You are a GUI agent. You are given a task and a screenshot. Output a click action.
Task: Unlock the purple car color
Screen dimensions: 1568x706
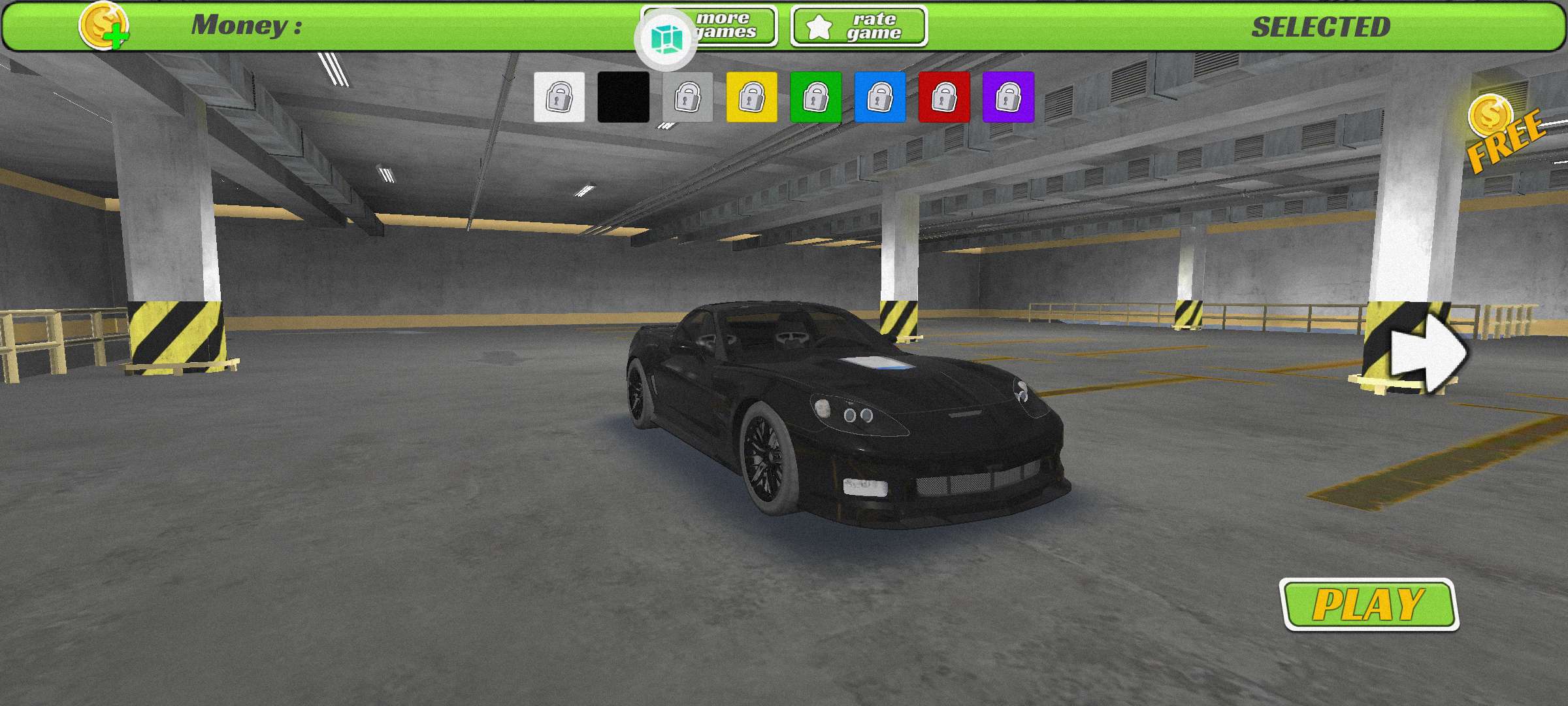tap(1009, 98)
